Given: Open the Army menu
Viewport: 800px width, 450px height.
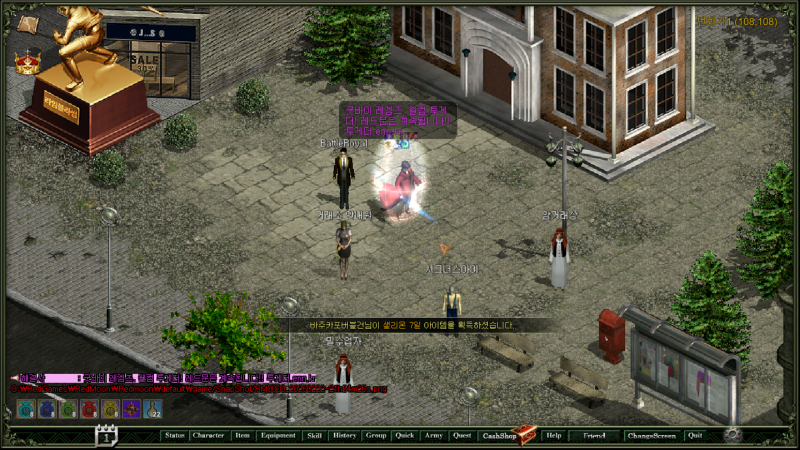Looking at the screenshot, I should point(433,435).
